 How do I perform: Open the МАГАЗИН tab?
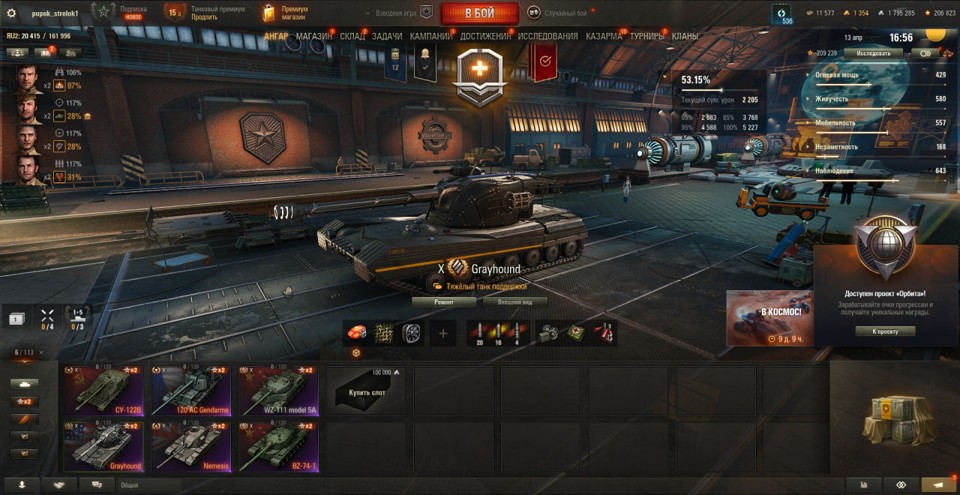[315, 36]
